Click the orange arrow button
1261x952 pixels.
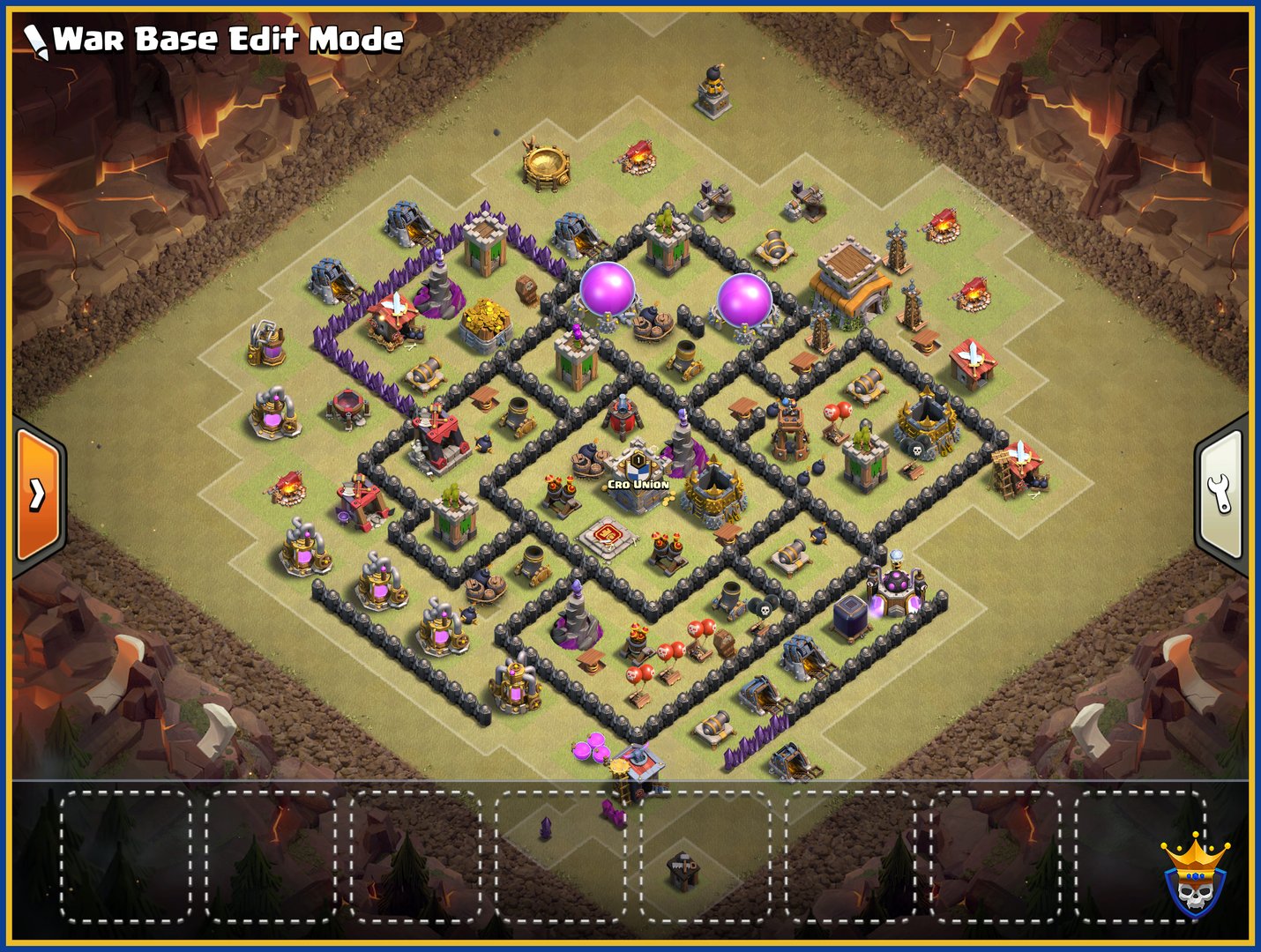(38, 495)
